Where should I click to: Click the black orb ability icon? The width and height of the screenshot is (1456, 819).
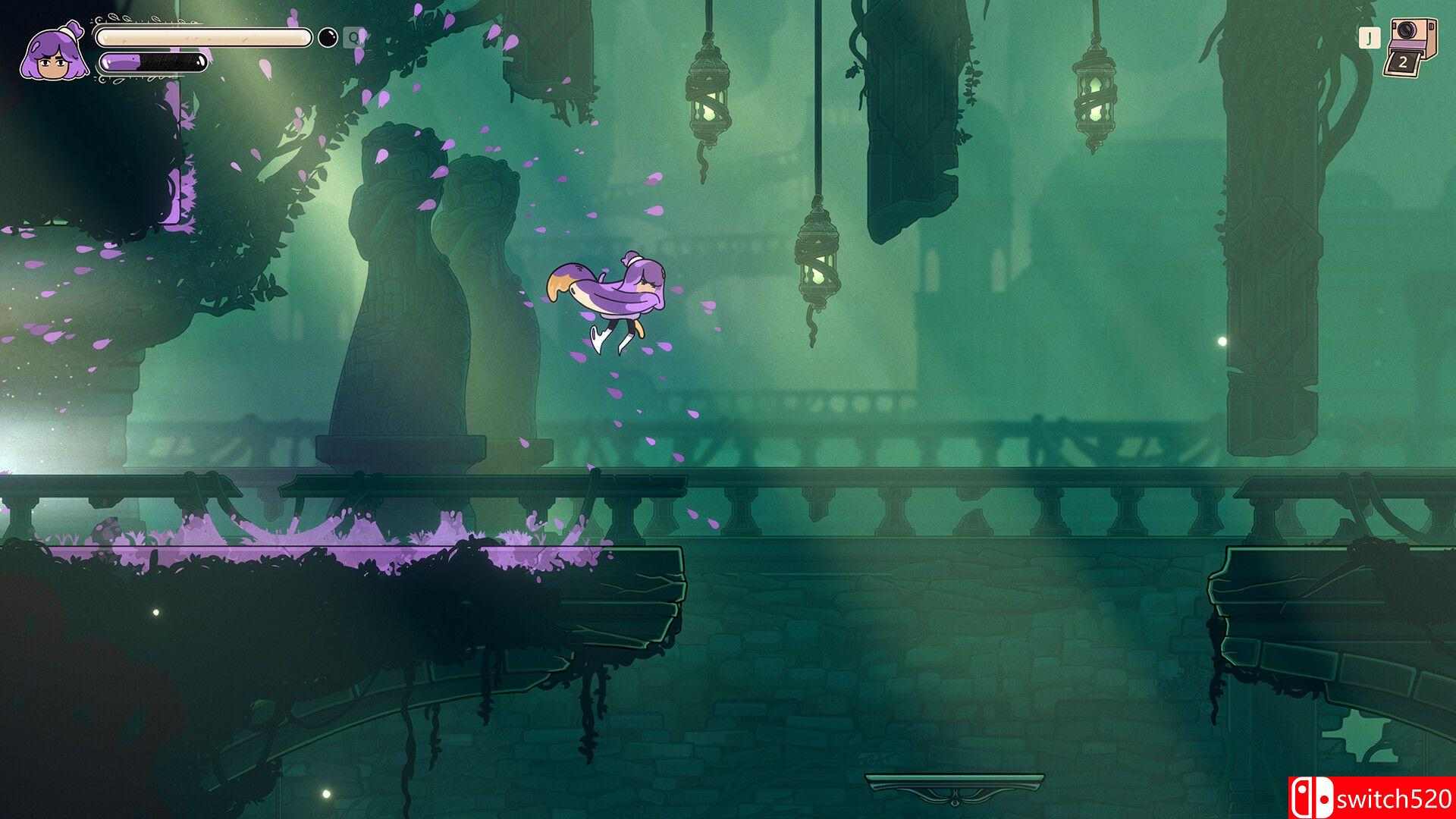pos(328,37)
